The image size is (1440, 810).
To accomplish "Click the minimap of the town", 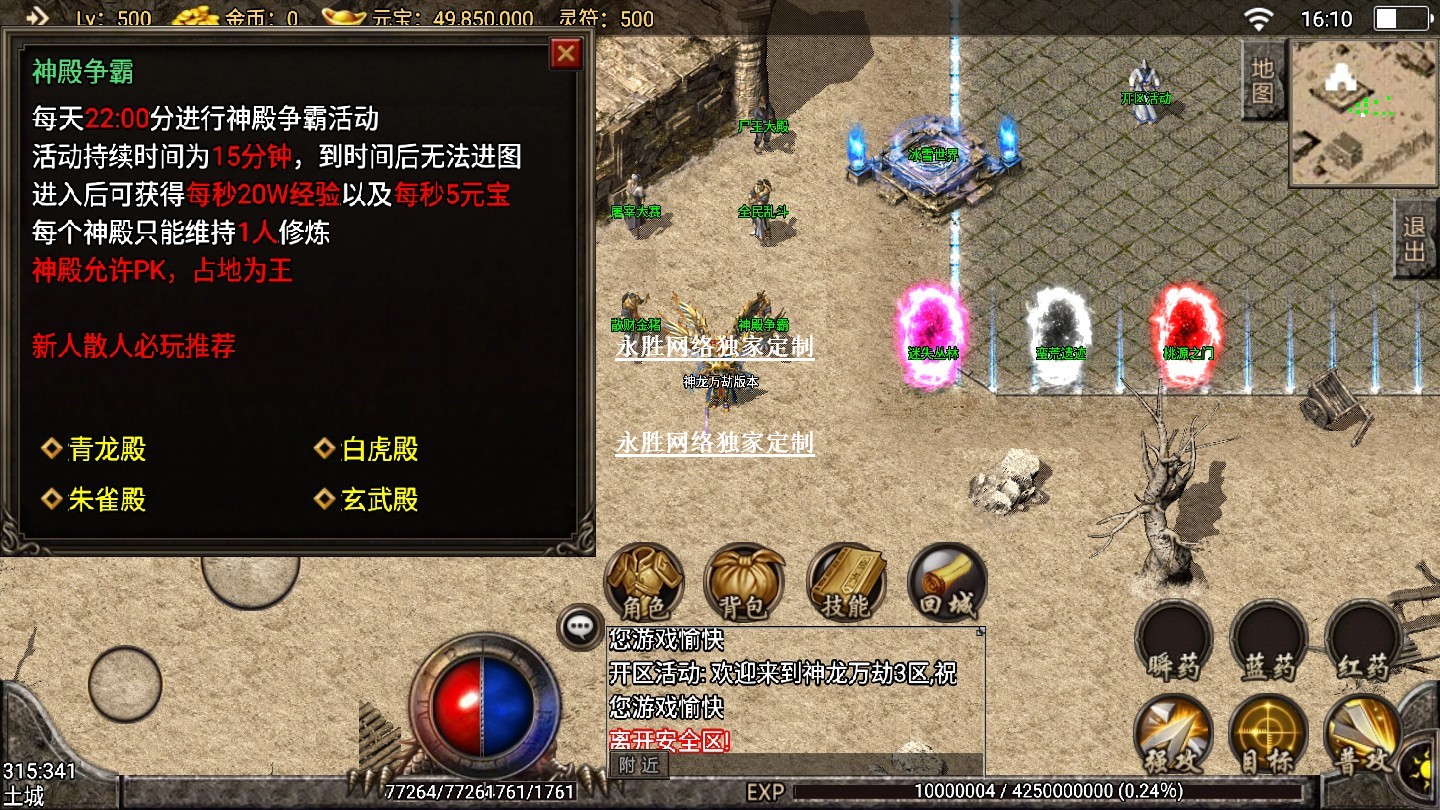I will click(1363, 113).
